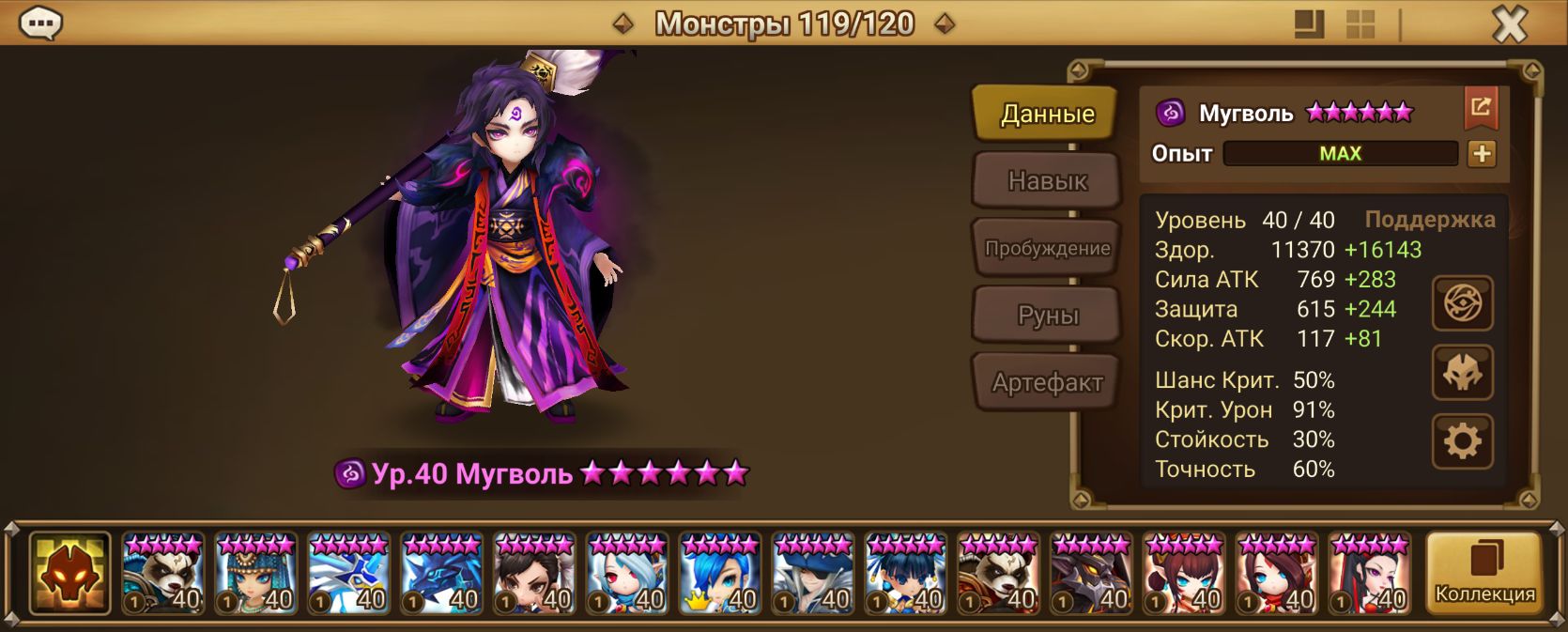This screenshot has width=1568, height=632.
Task: Open the Пробуждение tab
Action: point(1047,248)
